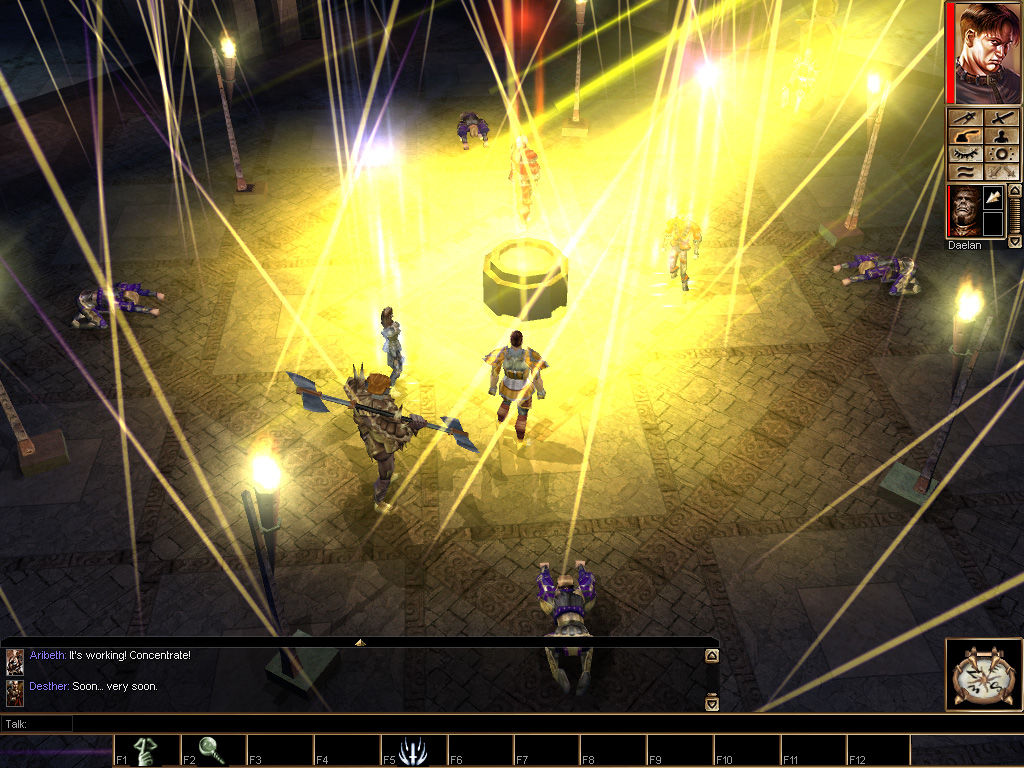1024x768 pixels.
Task: Click the wavy lines icon button
Action: [x=965, y=172]
